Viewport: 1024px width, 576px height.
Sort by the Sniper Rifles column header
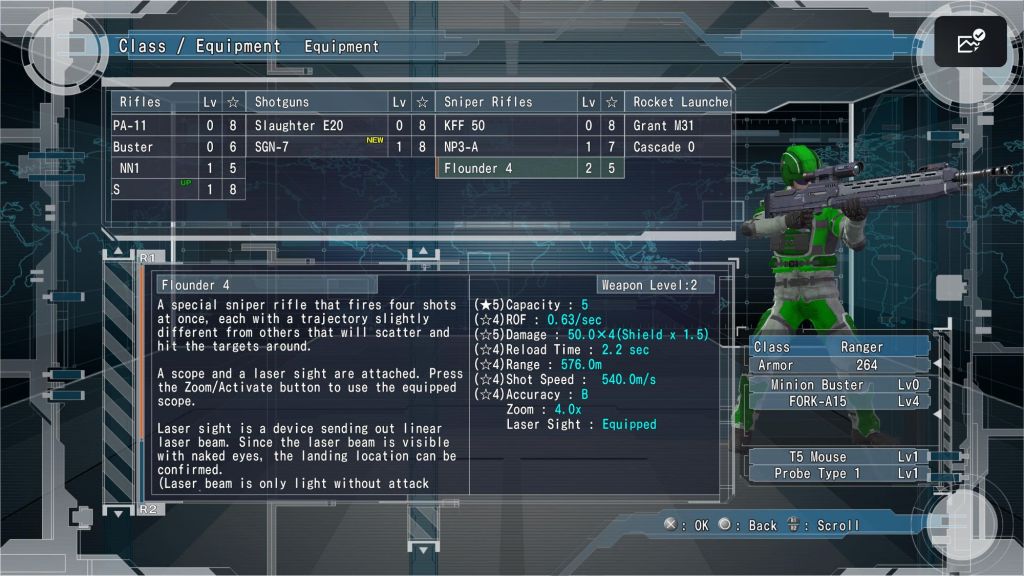(507, 102)
